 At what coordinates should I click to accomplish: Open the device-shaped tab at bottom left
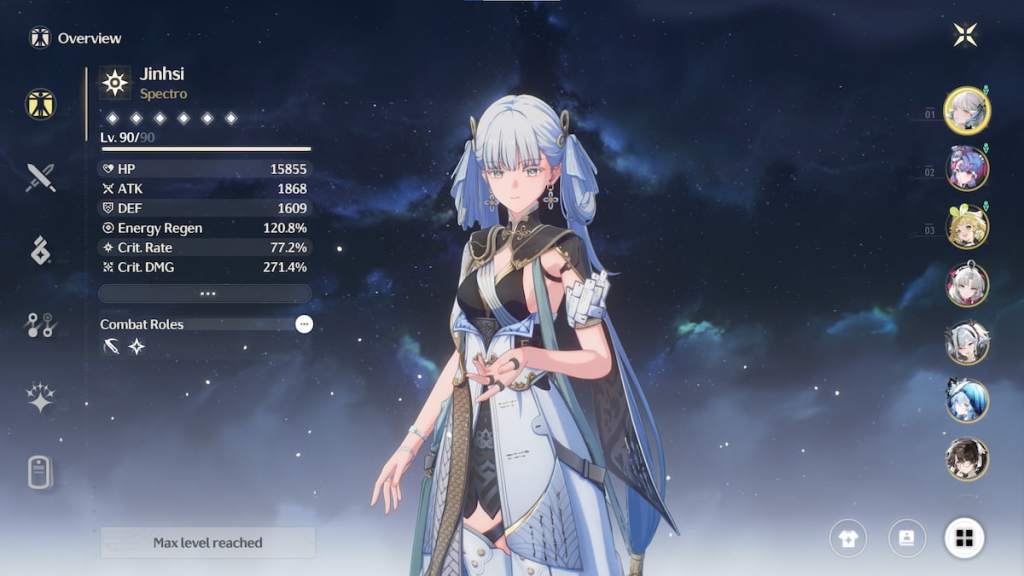click(x=40, y=472)
